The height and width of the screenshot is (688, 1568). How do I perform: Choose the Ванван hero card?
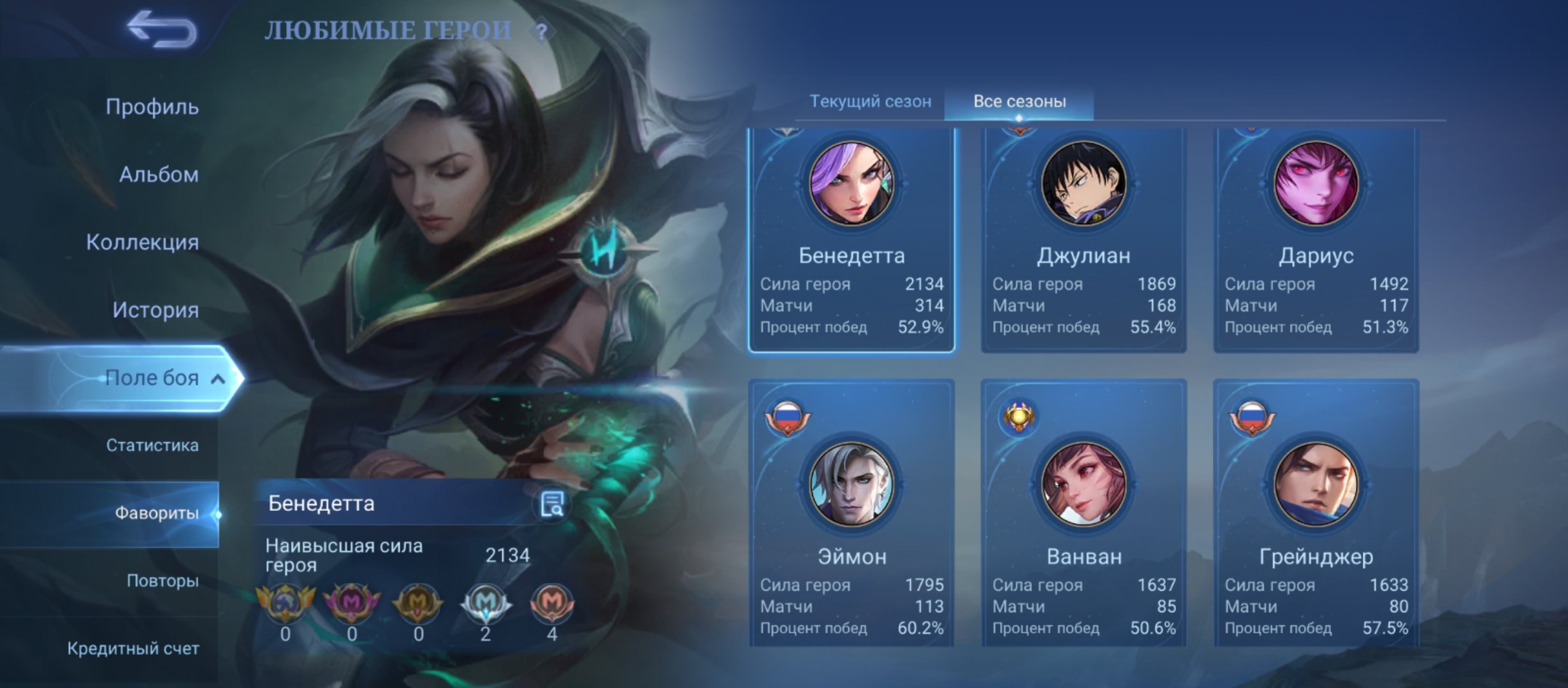1084,513
